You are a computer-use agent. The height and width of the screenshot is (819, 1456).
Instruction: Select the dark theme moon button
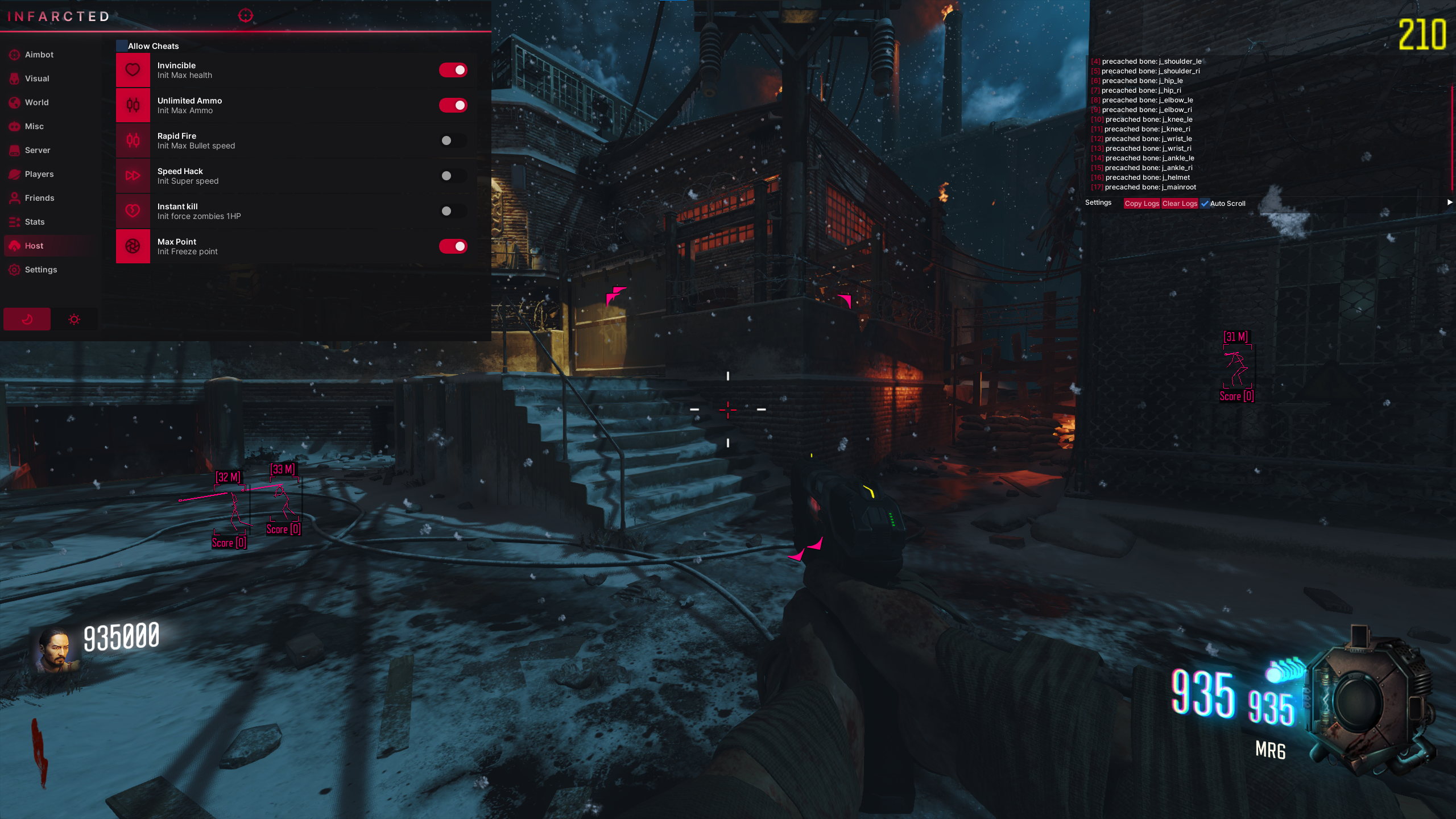27,320
